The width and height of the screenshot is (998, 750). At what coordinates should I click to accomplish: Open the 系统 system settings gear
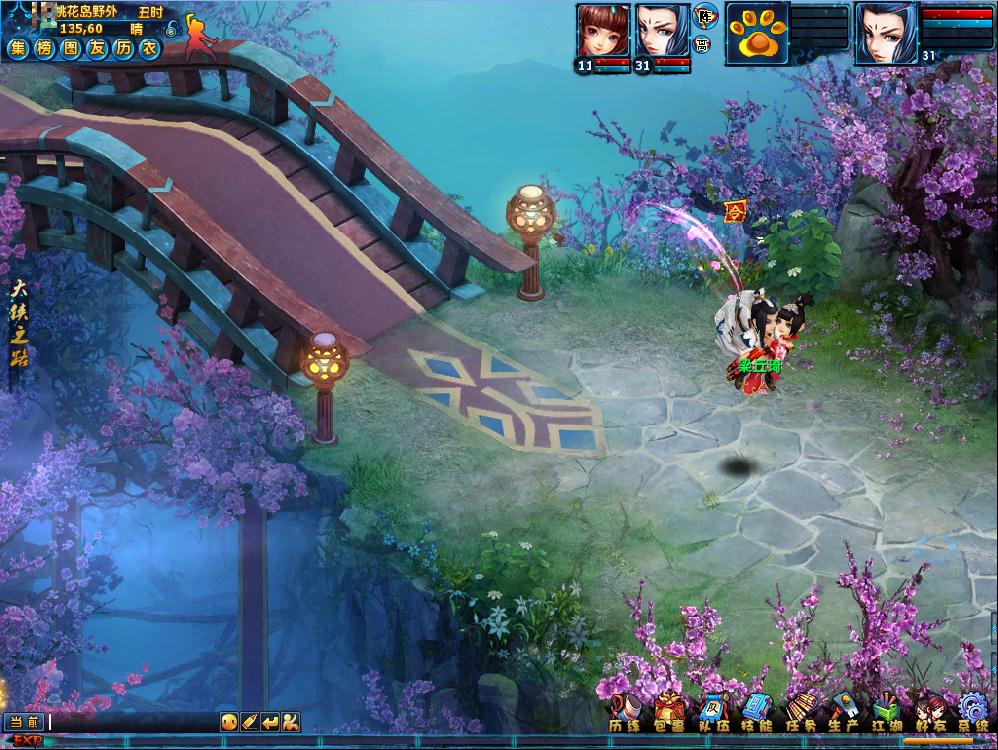[972, 712]
